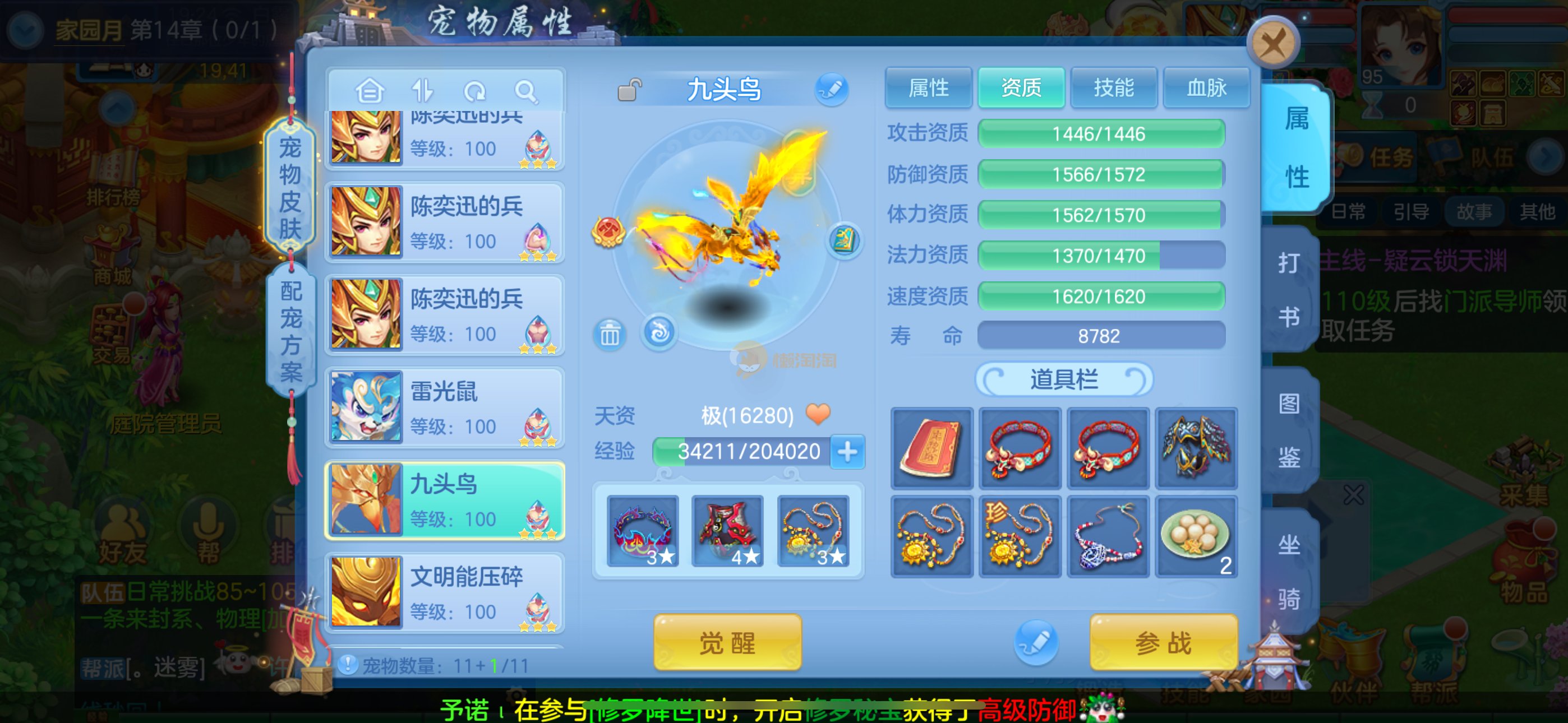Switch to the 属性 tab
Screen dimensions: 1568x723
928,88
